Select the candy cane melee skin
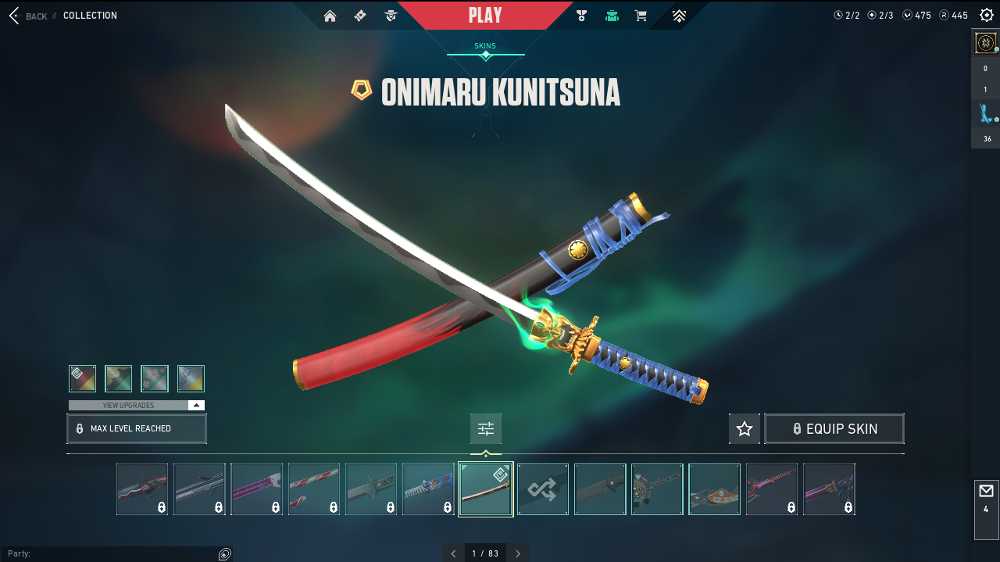Viewport: 1000px width, 562px height. point(314,489)
